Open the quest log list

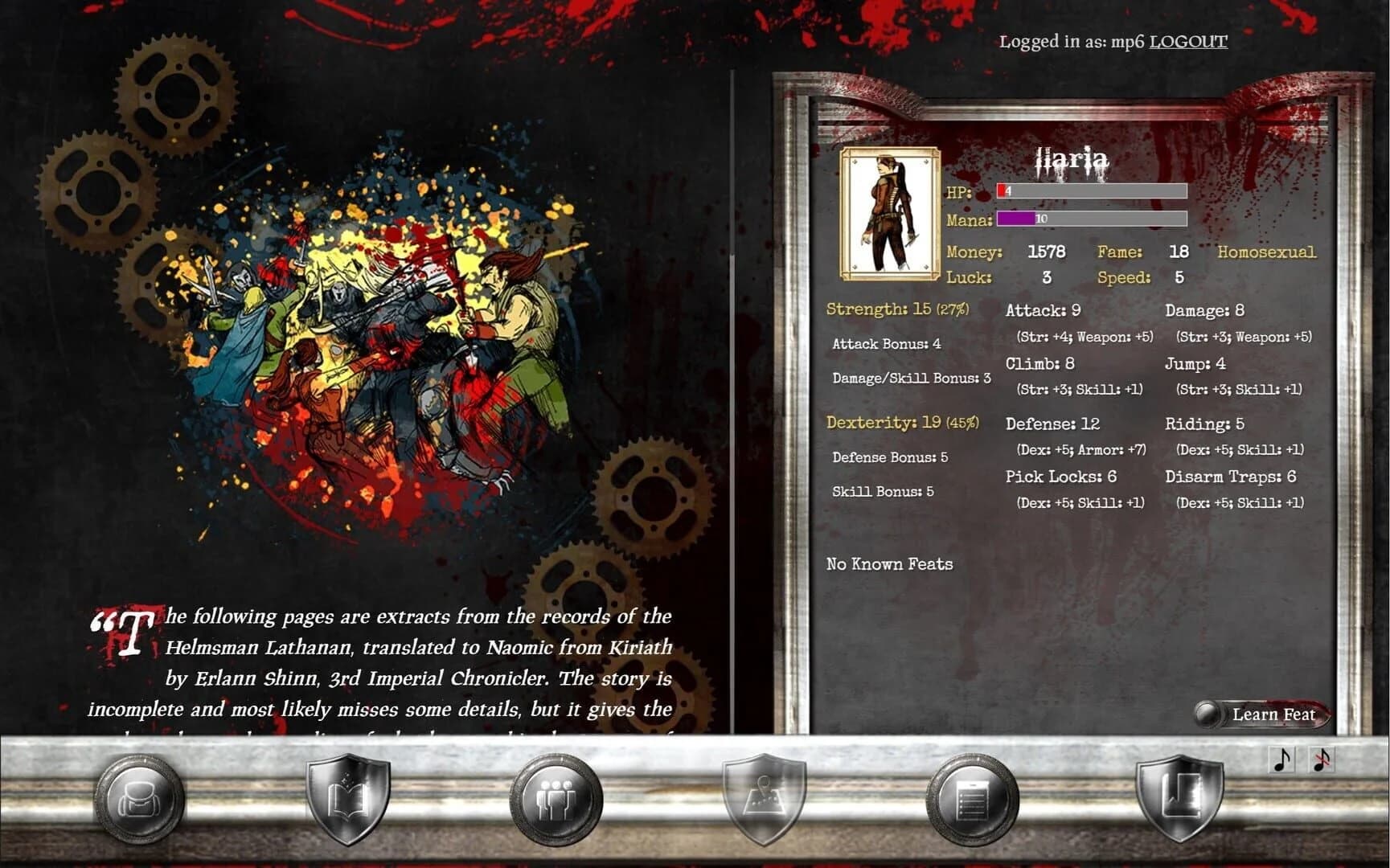tap(973, 799)
